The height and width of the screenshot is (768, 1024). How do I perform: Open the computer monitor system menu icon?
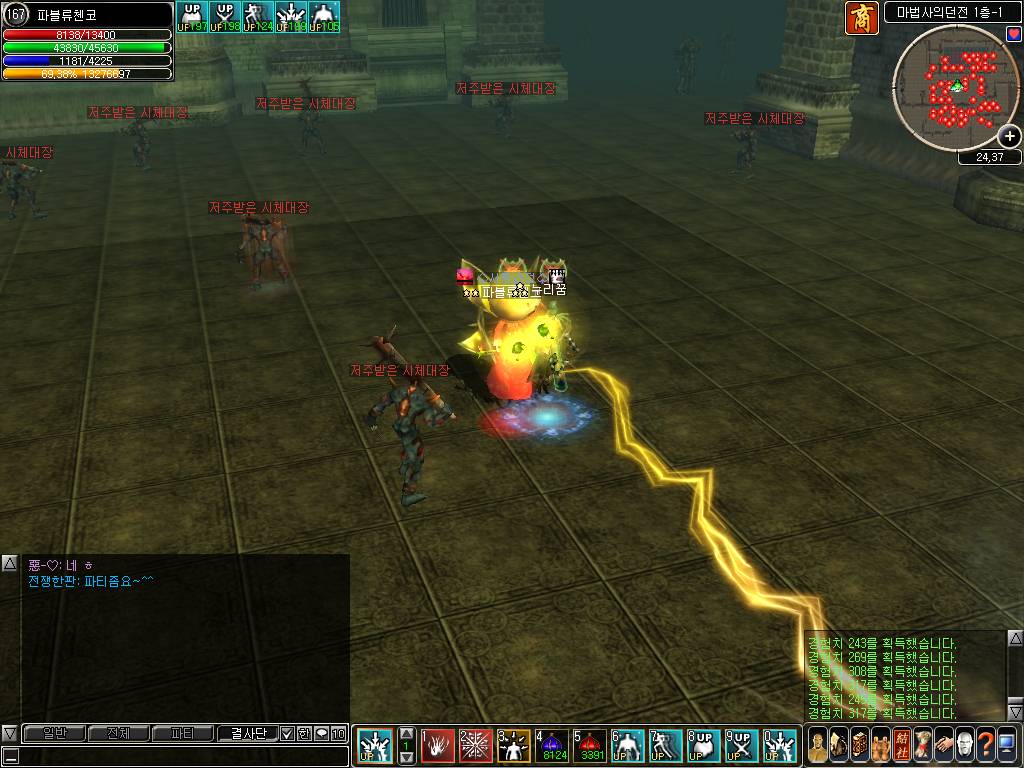coord(1007,745)
